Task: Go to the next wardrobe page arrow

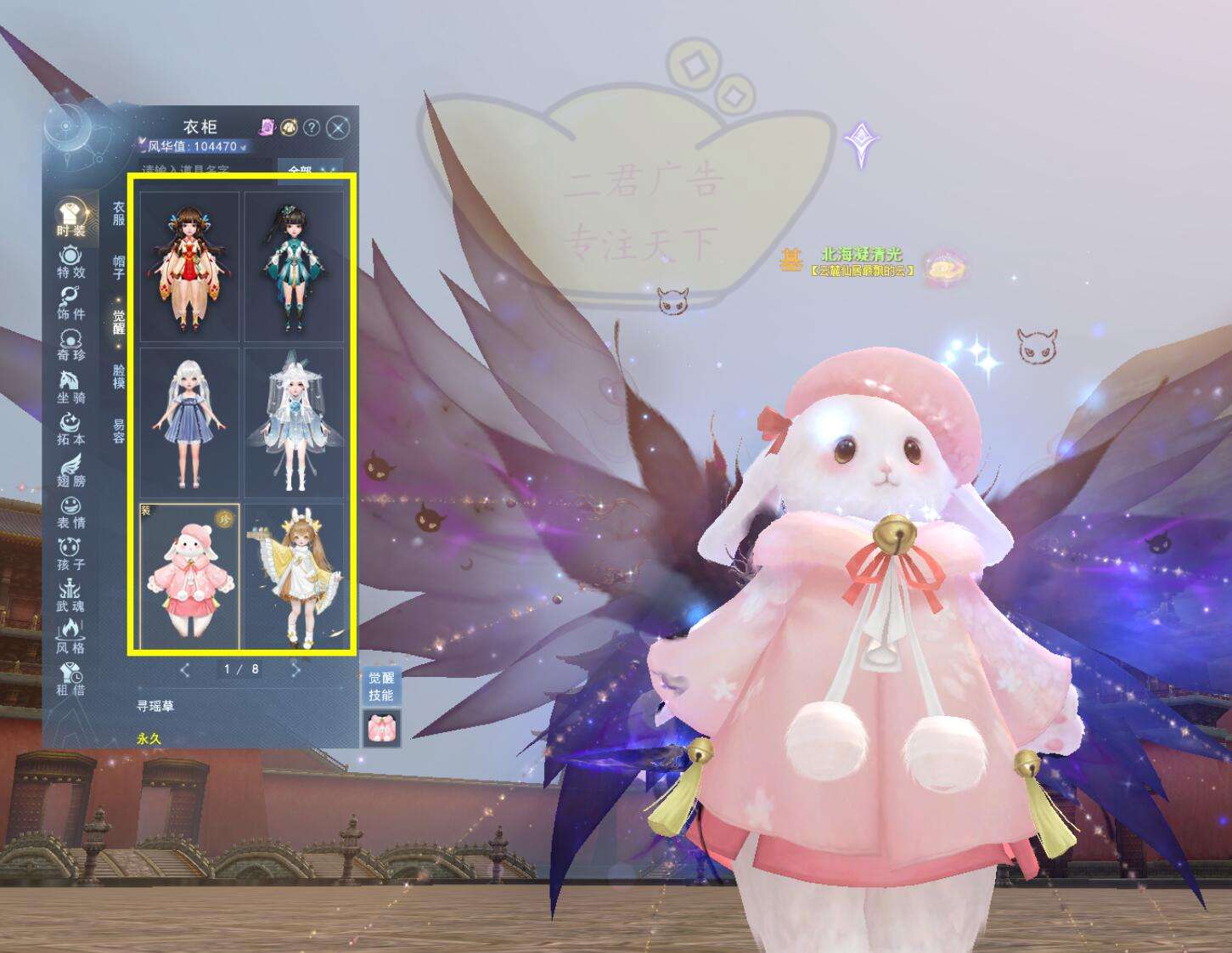Action: point(295,670)
